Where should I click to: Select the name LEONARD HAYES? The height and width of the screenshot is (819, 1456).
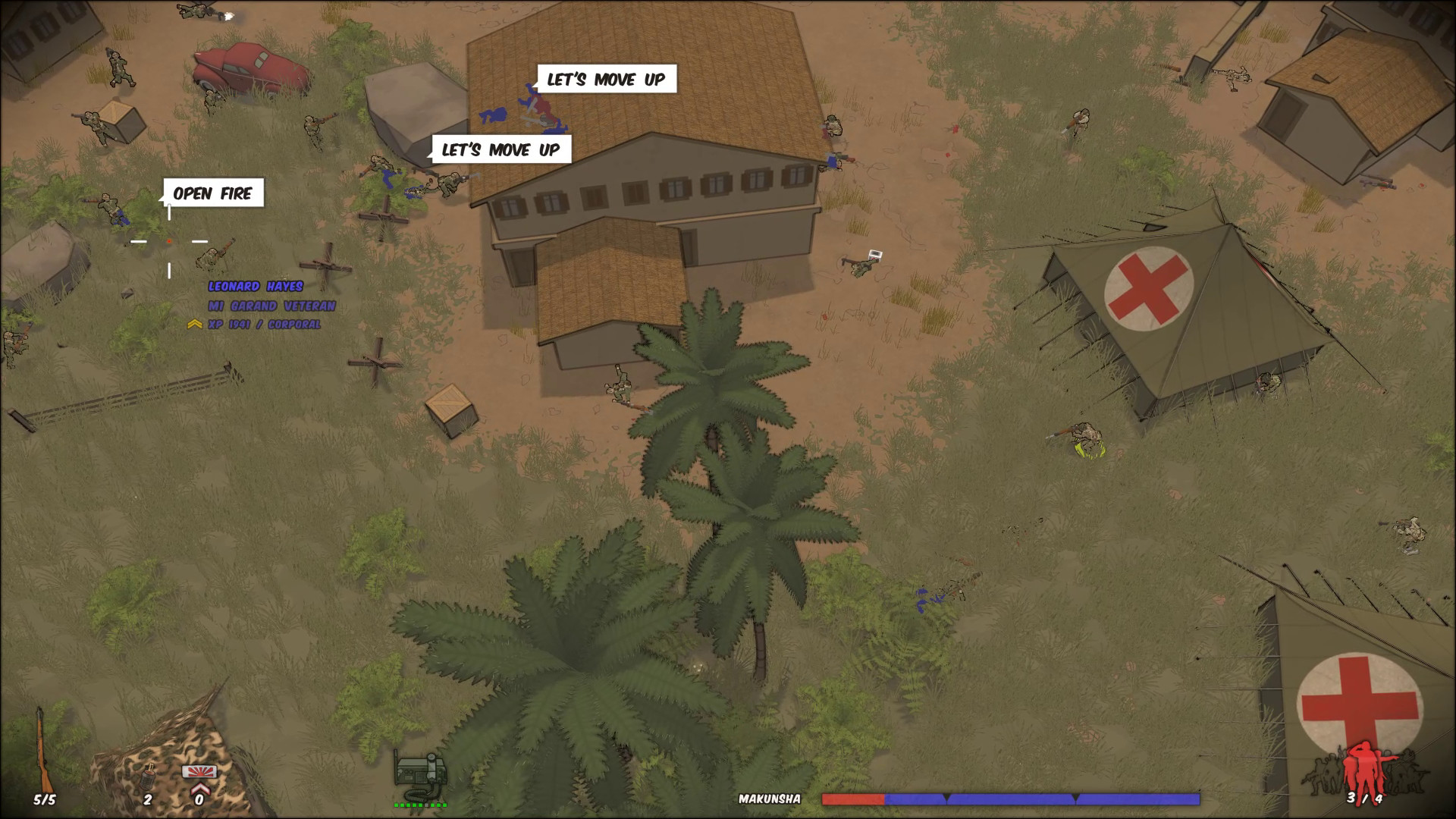pyautogui.click(x=256, y=287)
